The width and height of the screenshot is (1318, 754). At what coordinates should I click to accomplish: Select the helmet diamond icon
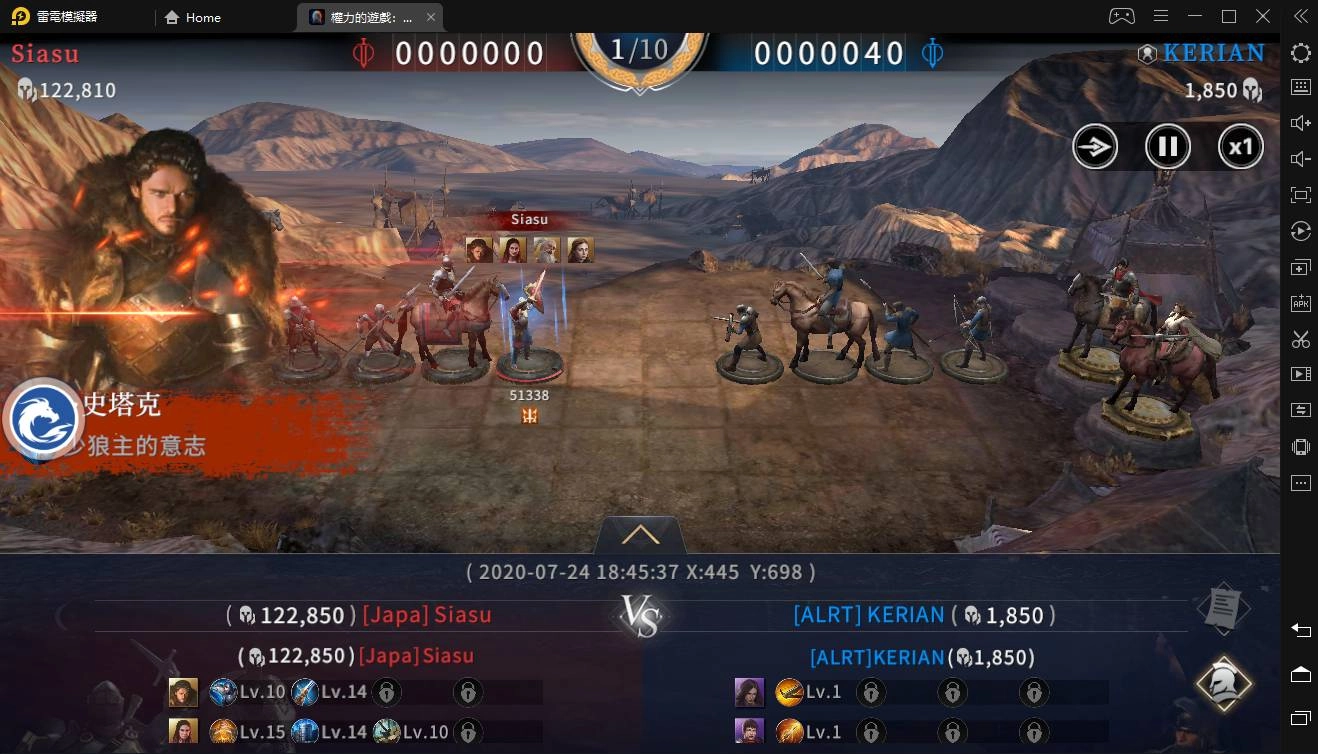point(1224,684)
